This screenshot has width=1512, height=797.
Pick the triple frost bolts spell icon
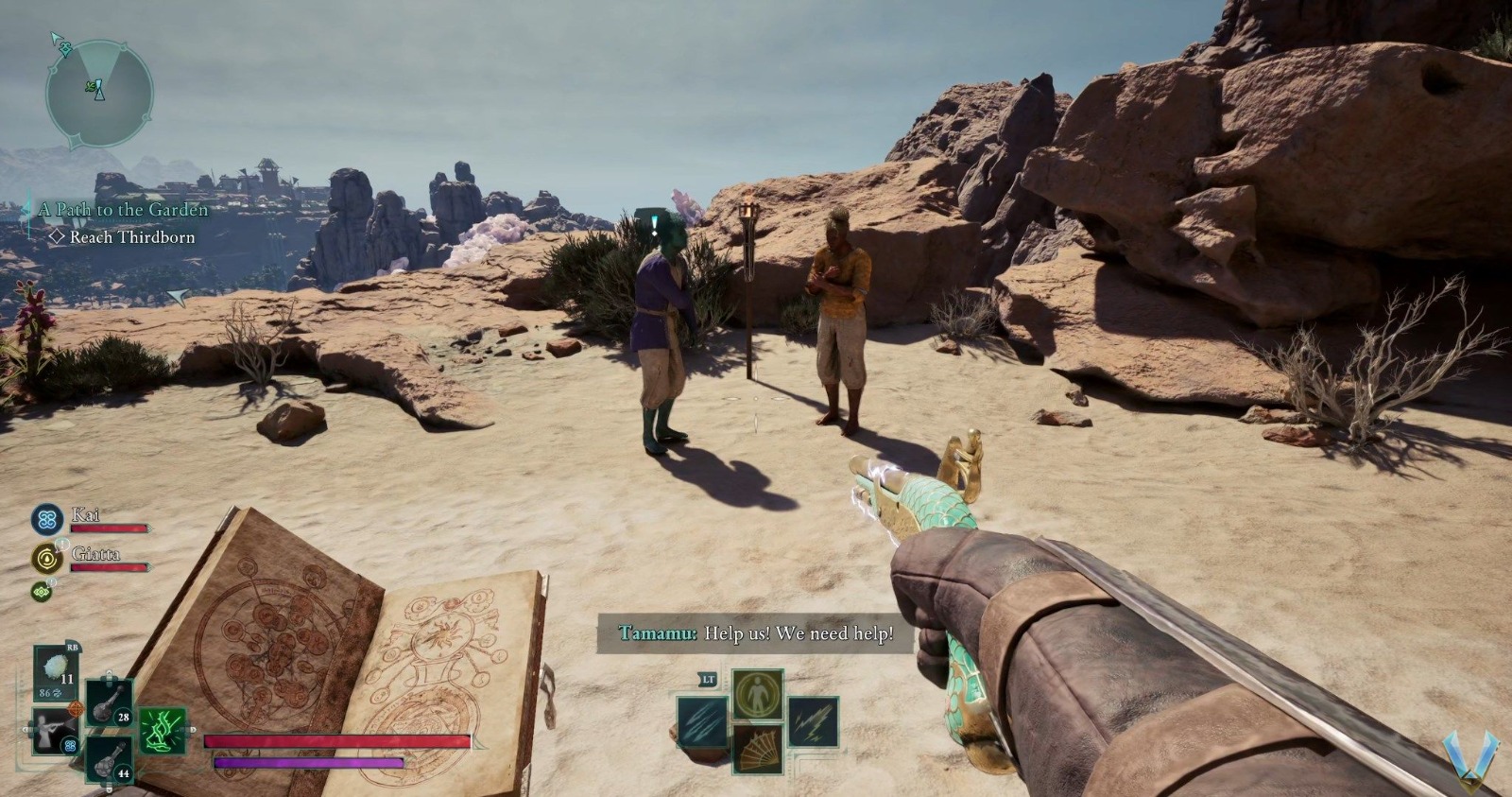[701, 721]
